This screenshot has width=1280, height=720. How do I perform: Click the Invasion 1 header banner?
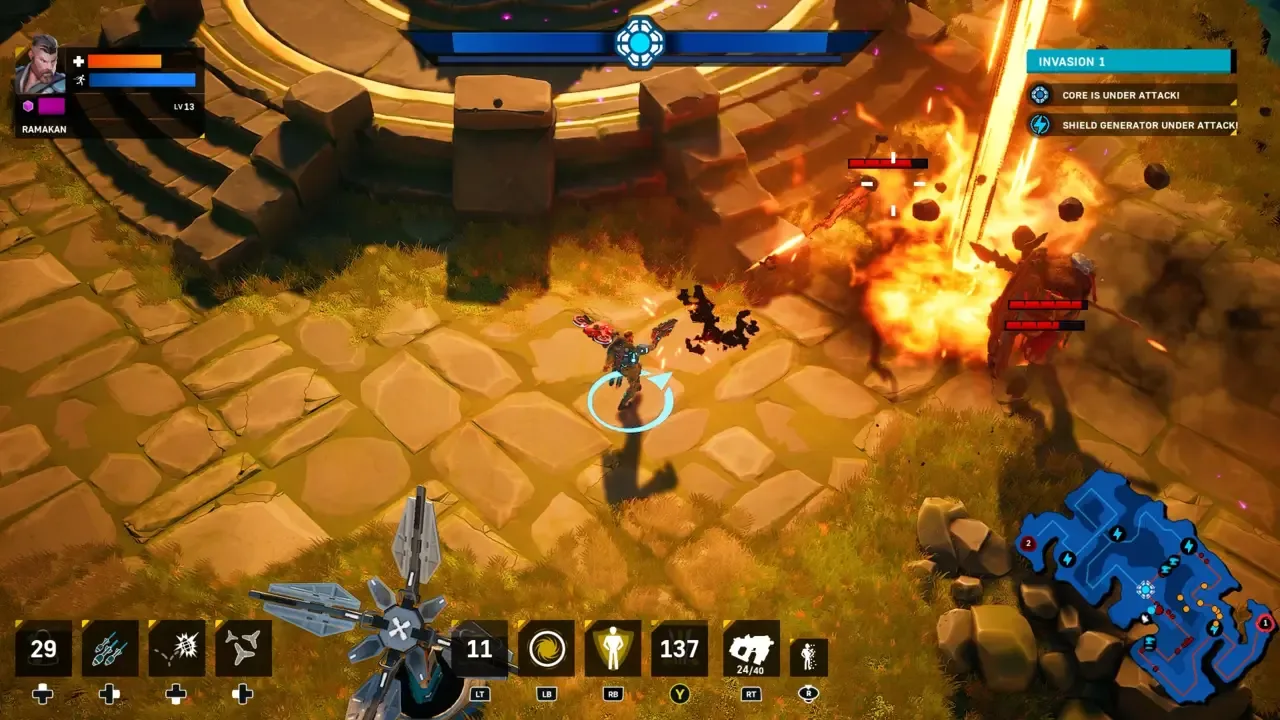click(1130, 61)
